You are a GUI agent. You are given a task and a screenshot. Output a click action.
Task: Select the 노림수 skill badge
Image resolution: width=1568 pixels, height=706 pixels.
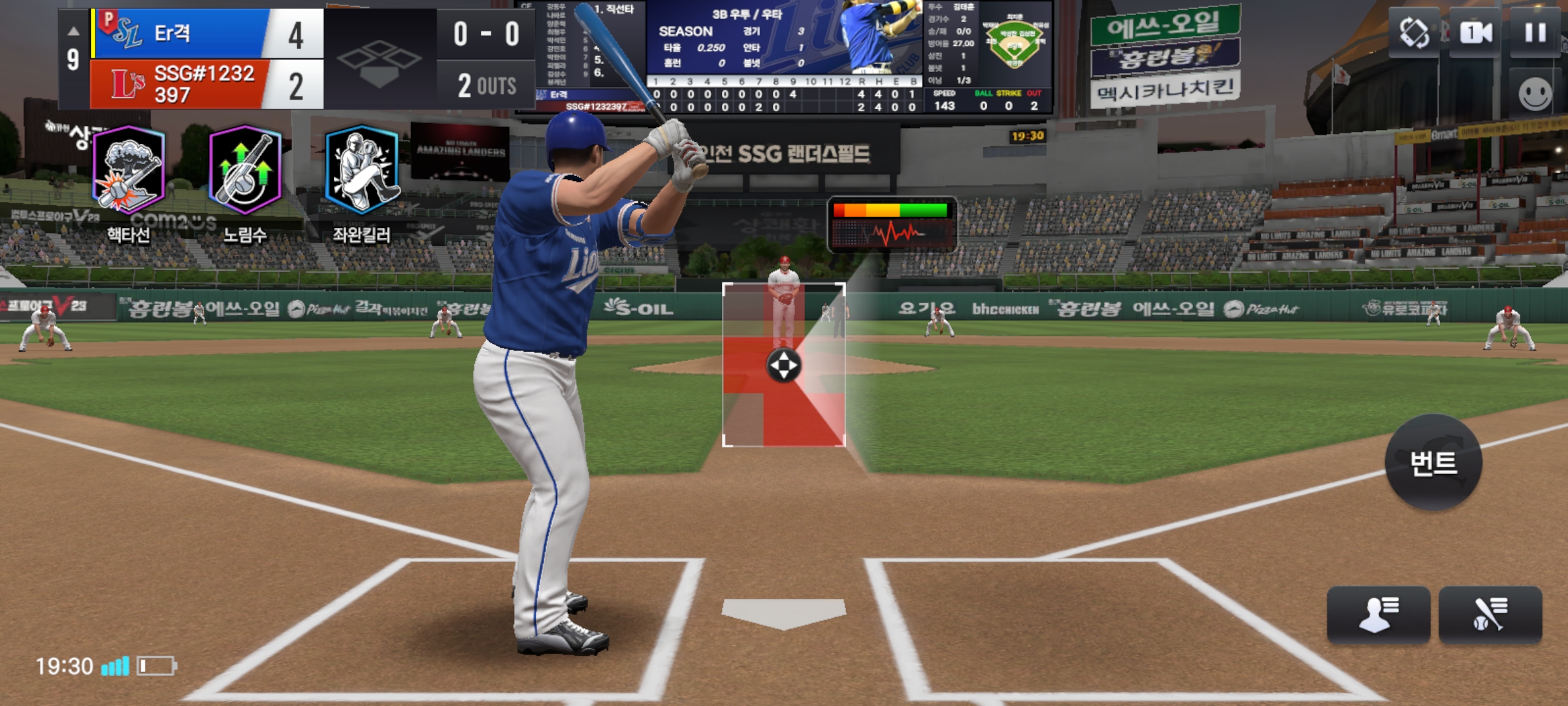[245, 171]
